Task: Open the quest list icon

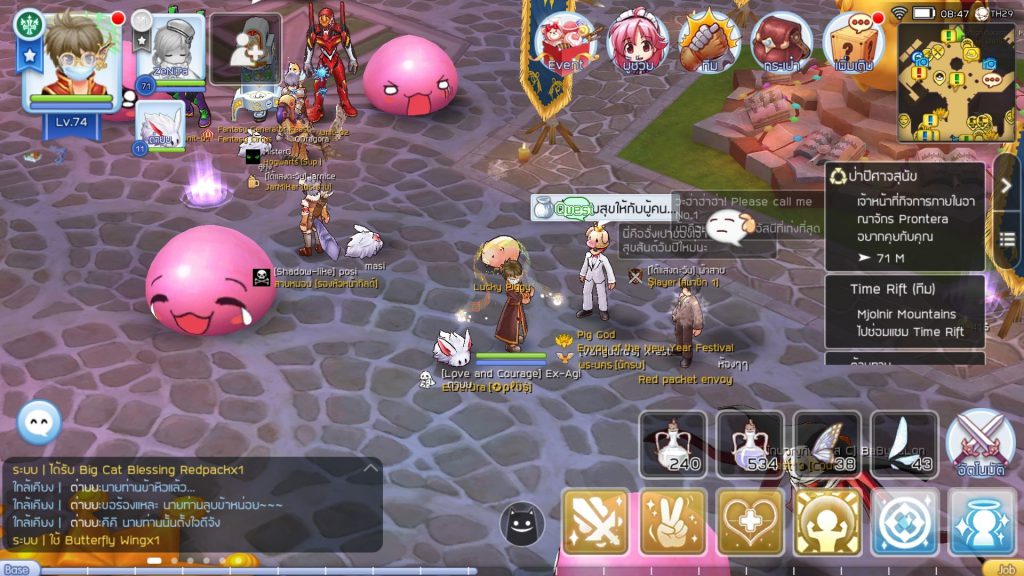Action: pyautogui.click(x=1007, y=238)
